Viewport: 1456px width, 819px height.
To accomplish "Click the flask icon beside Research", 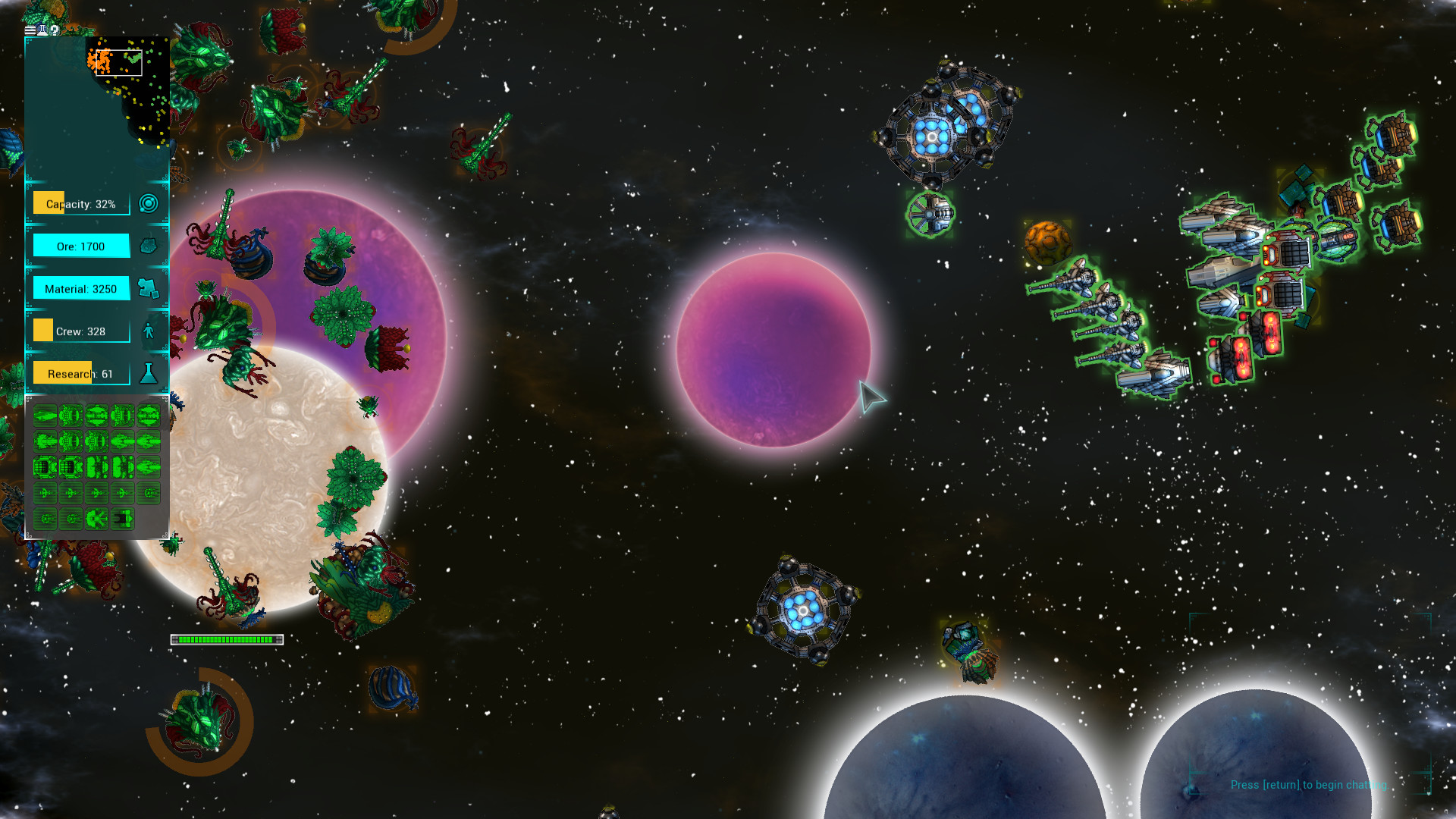I will click(149, 373).
